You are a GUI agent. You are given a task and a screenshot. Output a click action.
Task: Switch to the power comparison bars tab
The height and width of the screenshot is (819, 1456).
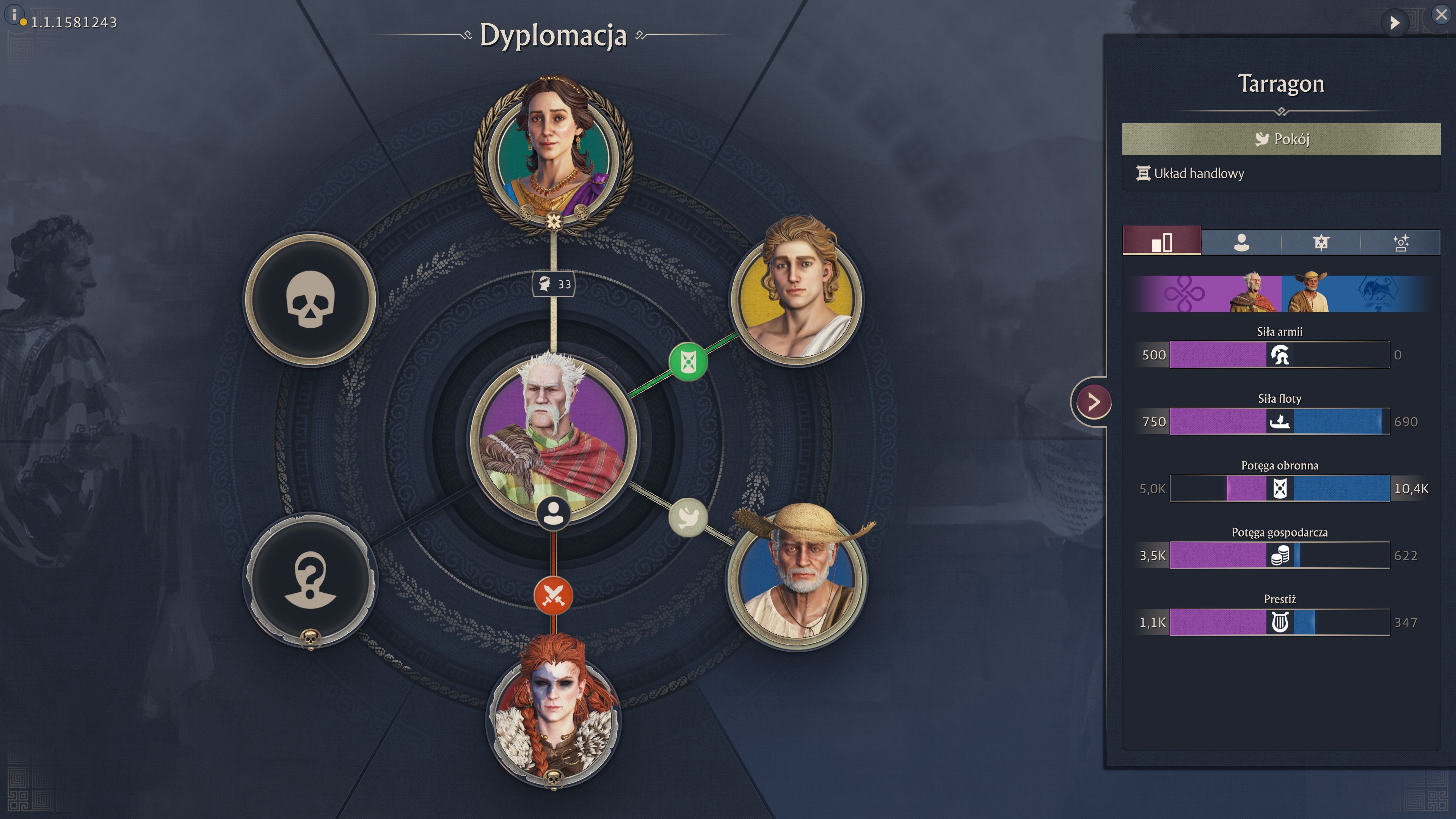point(1161,243)
